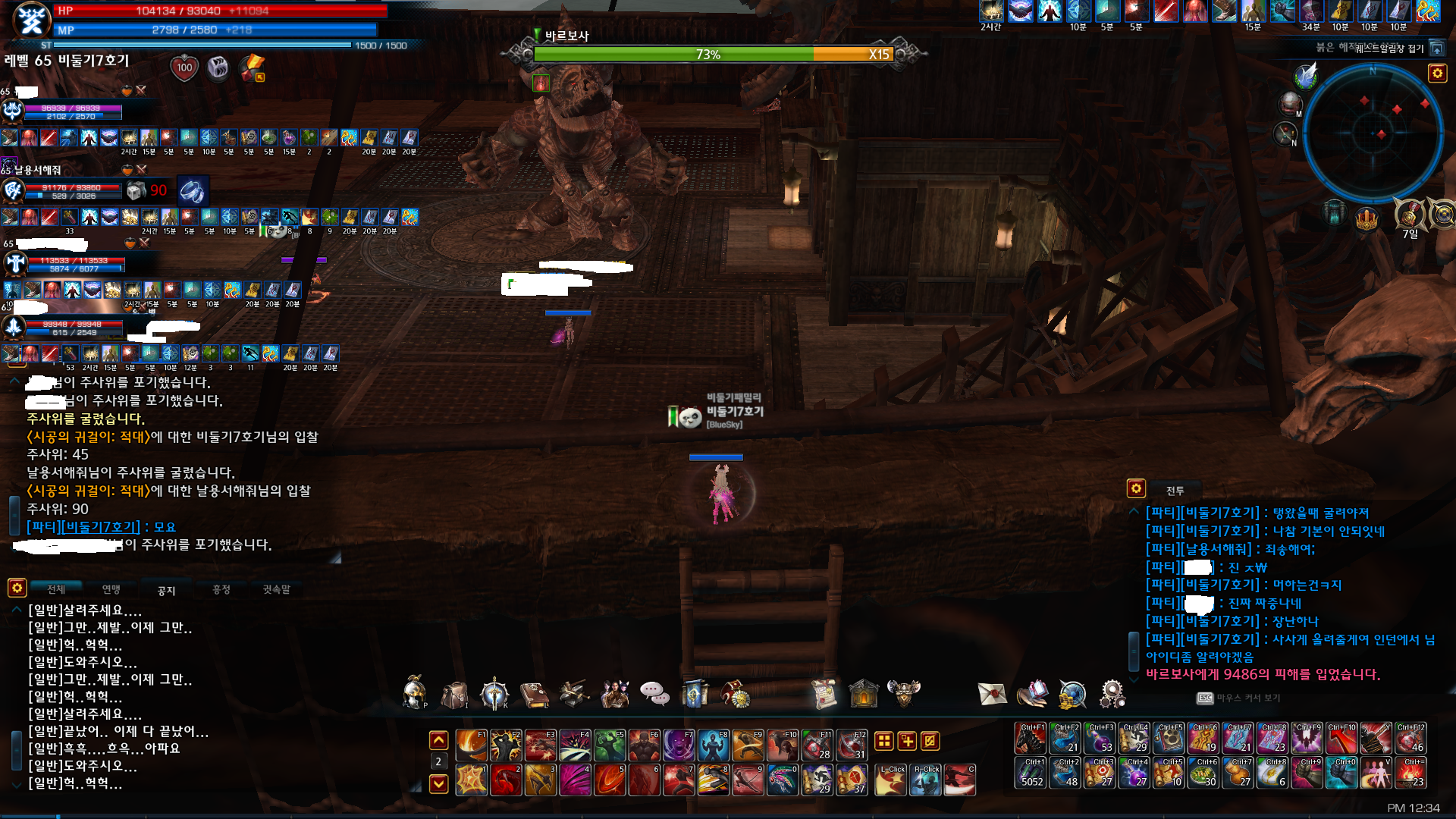Open the inventory bag icon
This screenshot has width=1456, height=819.
pyautogui.click(x=454, y=694)
